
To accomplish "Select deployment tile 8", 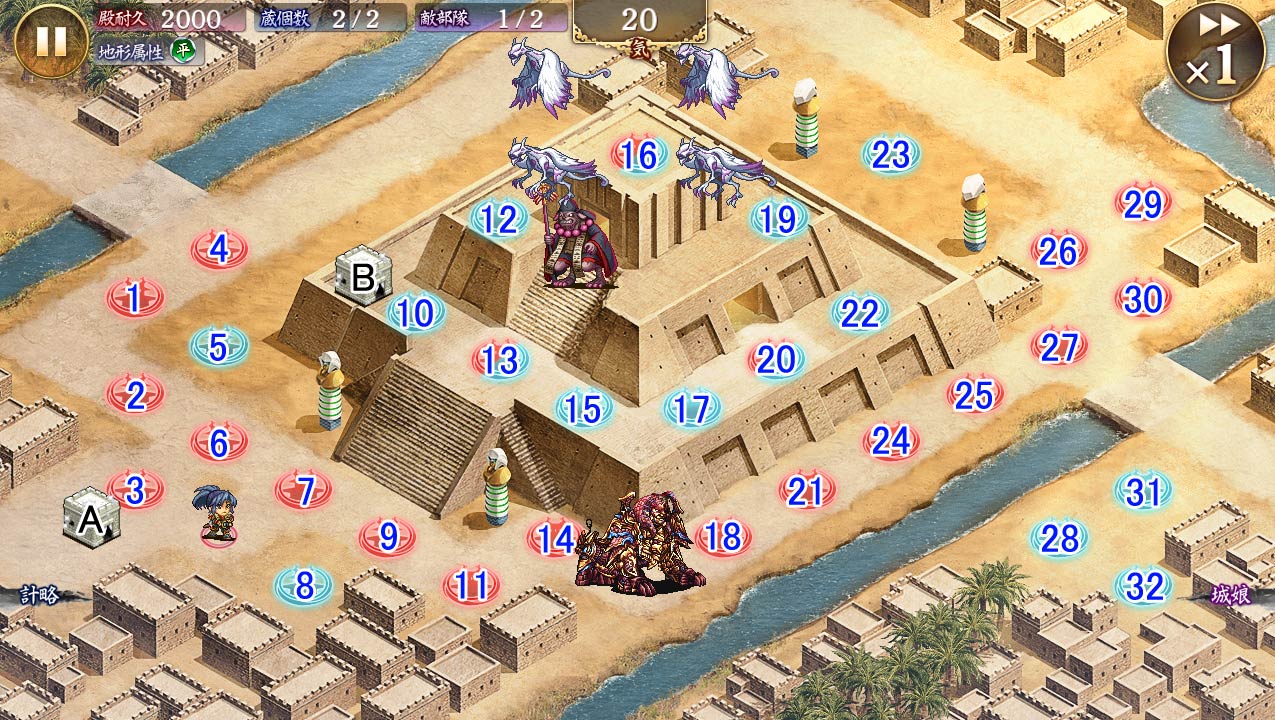I will click(x=303, y=585).
